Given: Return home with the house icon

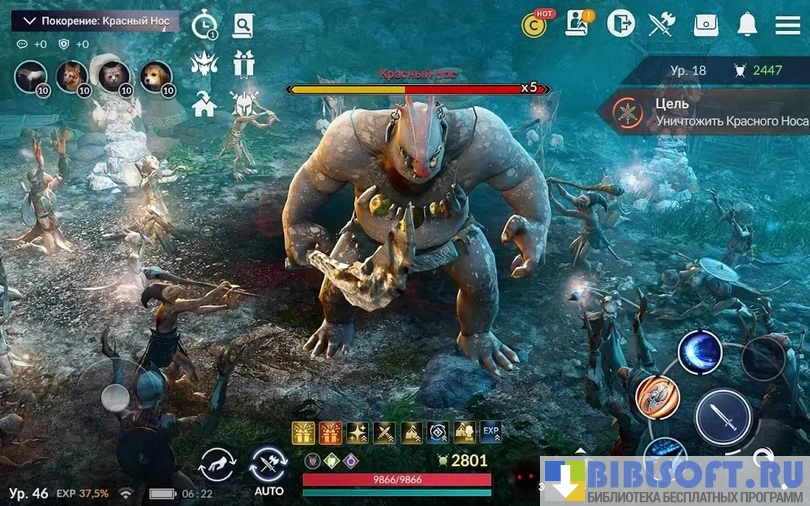Looking at the screenshot, I should 205,103.
